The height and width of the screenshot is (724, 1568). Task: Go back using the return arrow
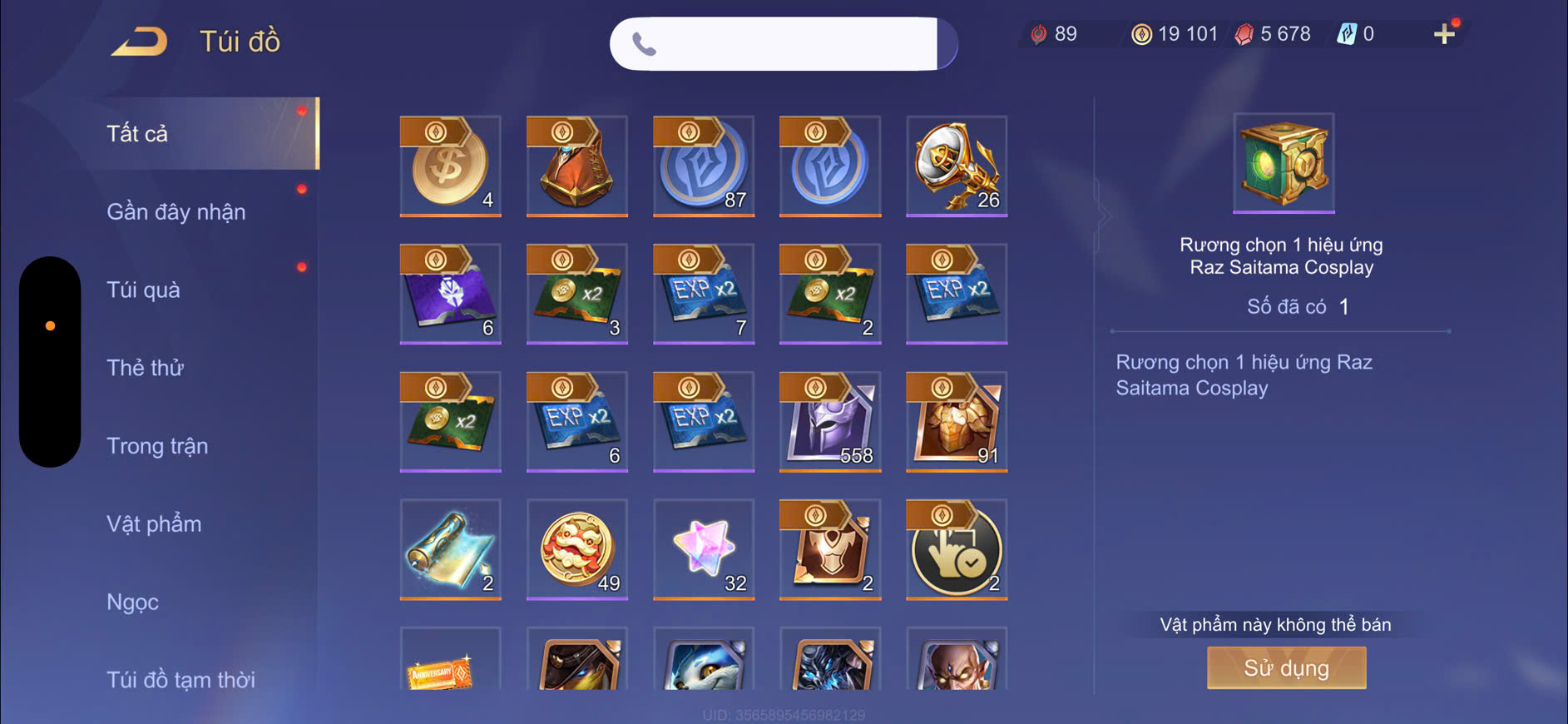pyautogui.click(x=140, y=41)
